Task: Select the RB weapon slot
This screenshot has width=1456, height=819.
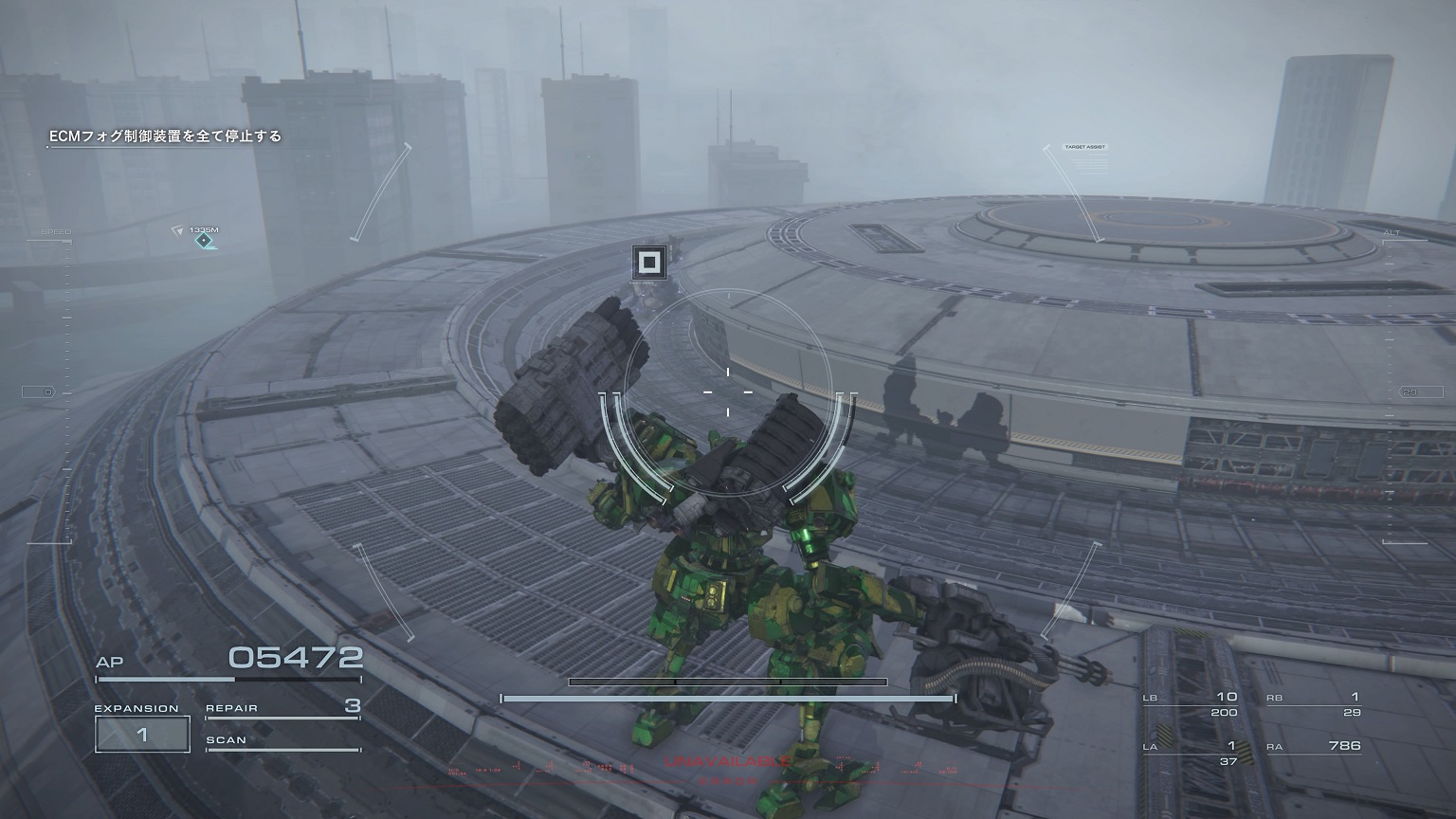Action: point(1314,704)
